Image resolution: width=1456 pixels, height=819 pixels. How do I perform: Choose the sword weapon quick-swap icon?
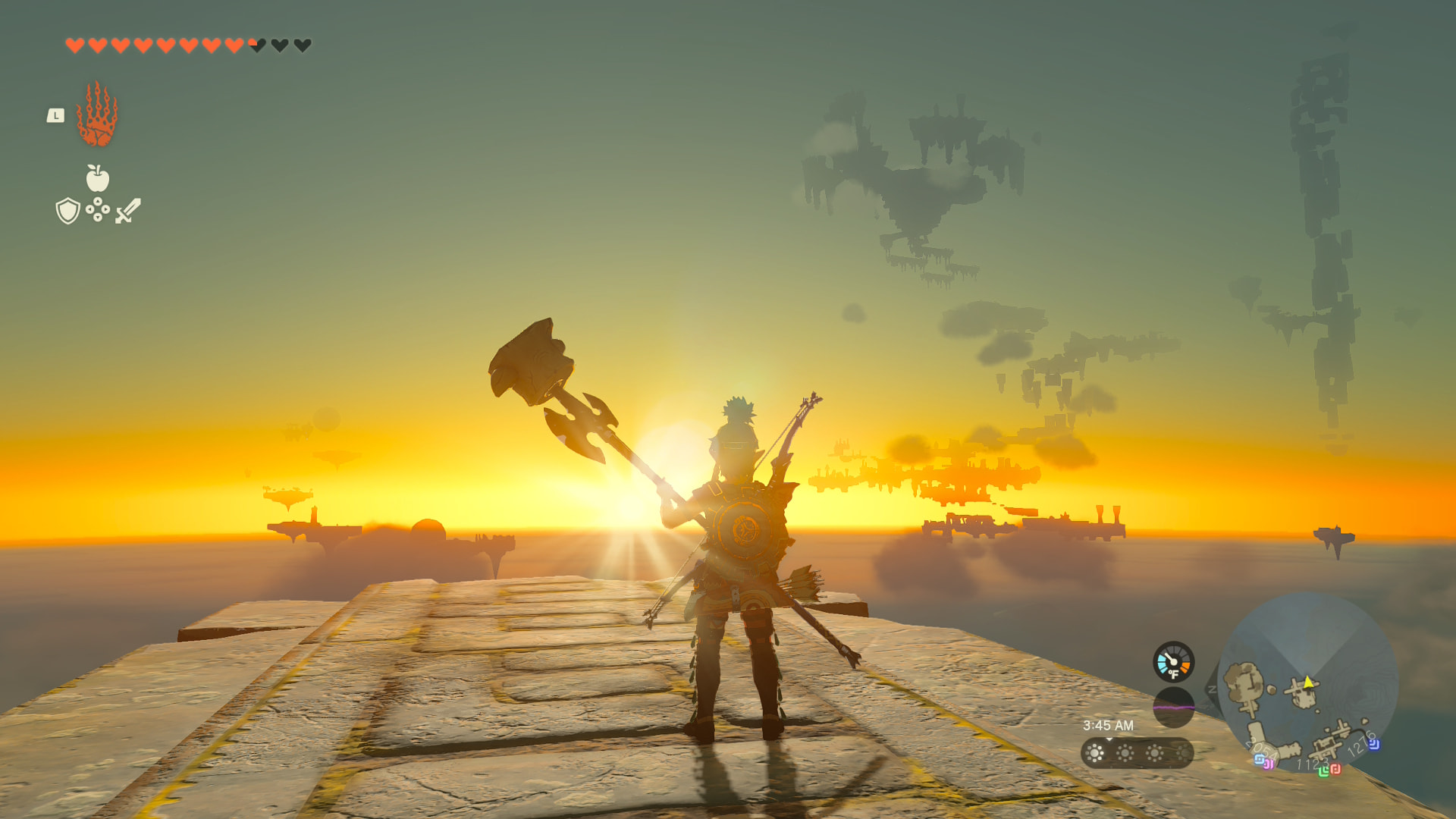128,211
